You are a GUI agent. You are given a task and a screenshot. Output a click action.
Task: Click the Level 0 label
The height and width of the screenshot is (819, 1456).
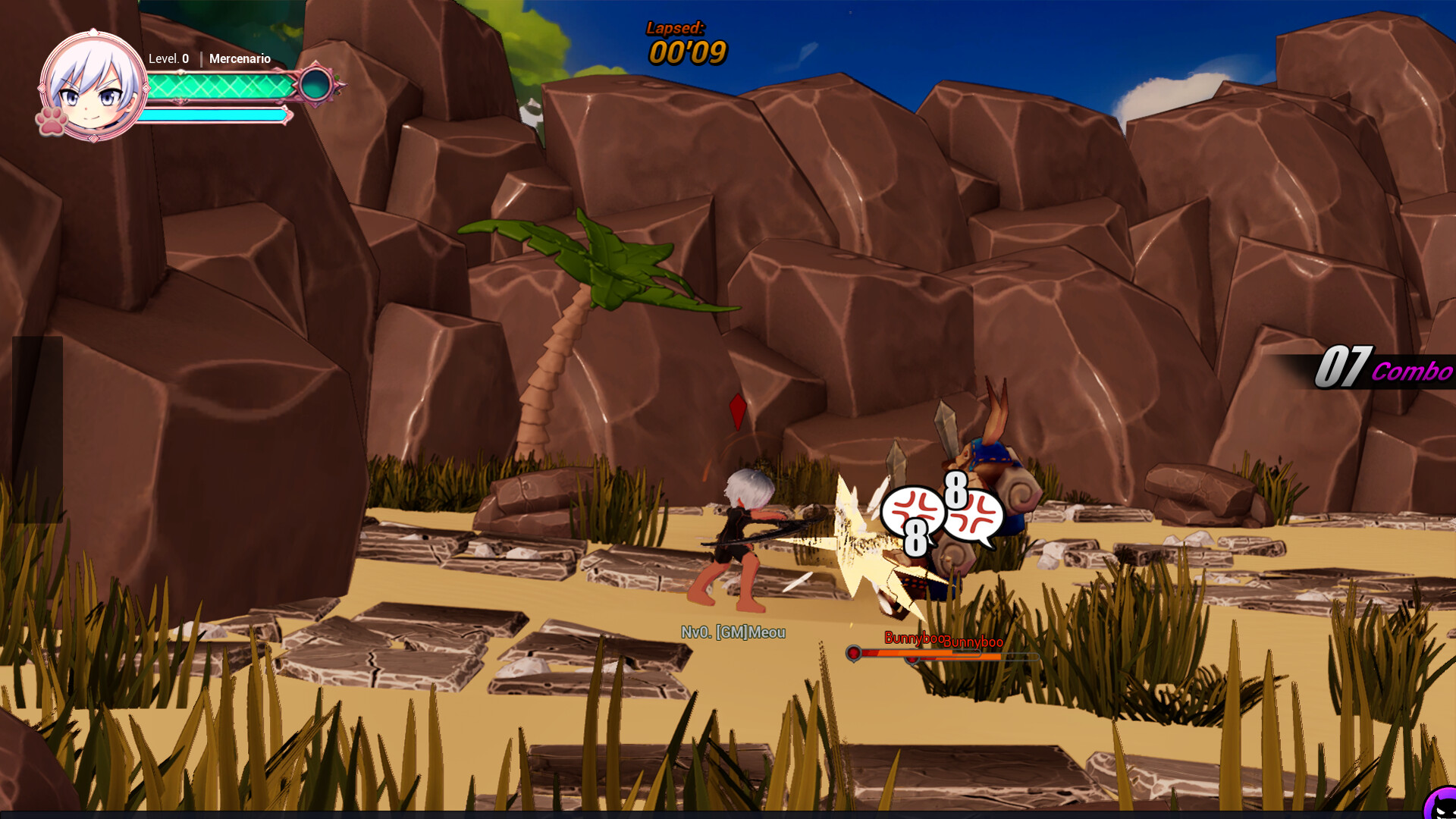point(168,58)
